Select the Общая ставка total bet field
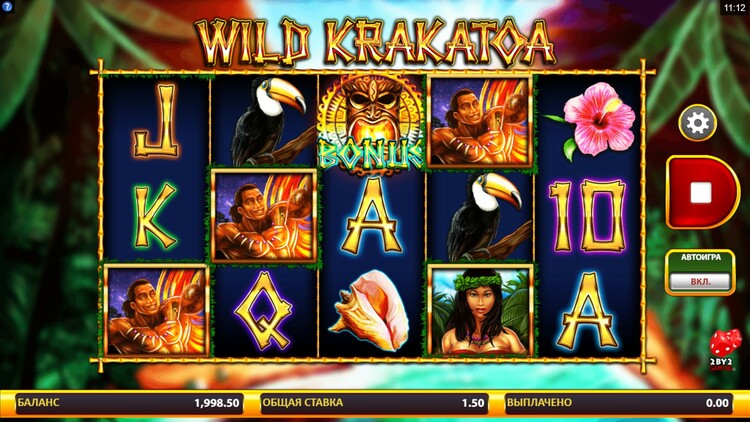 coord(374,403)
